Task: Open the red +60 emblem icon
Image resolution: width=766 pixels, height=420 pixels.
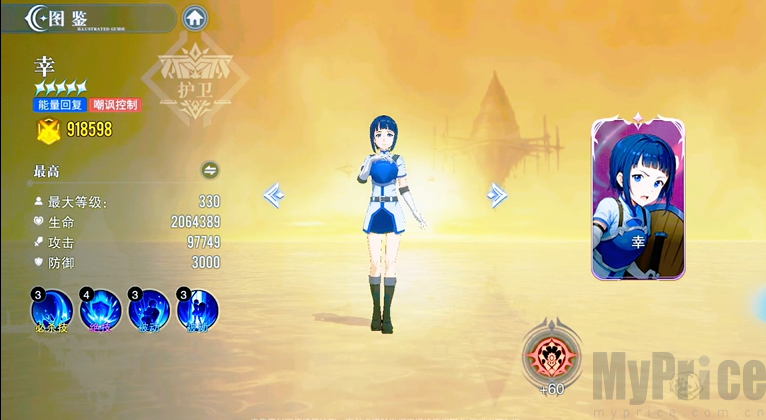Action: click(552, 354)
